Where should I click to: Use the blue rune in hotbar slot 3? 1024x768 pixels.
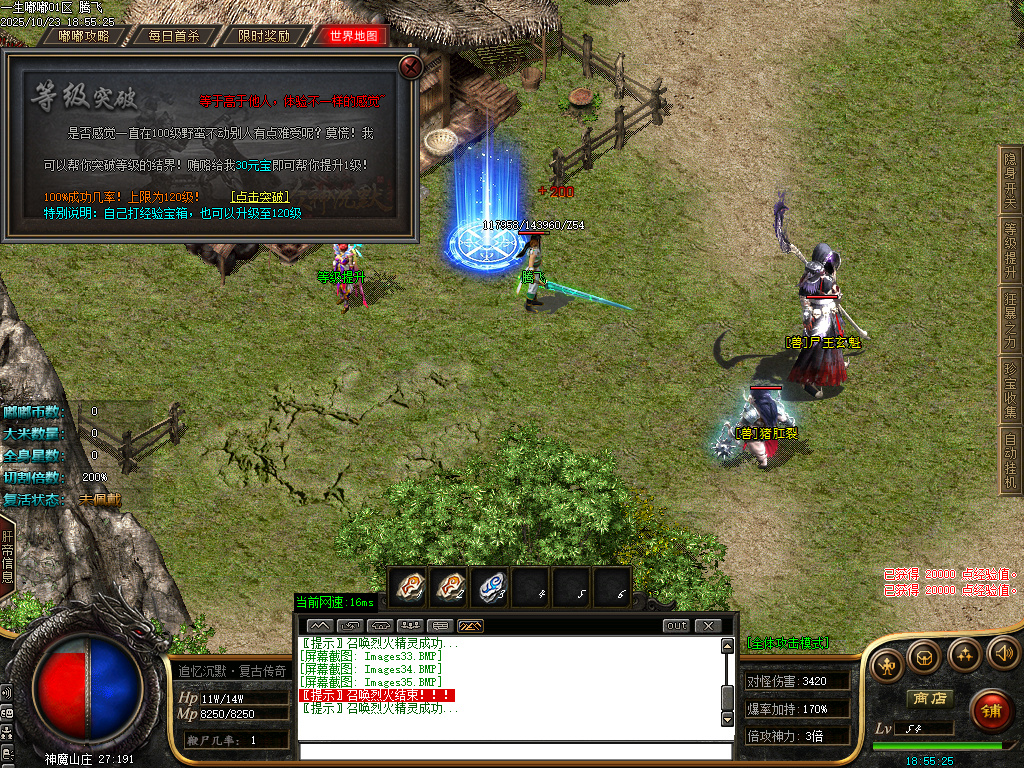(x=490, y=587)
